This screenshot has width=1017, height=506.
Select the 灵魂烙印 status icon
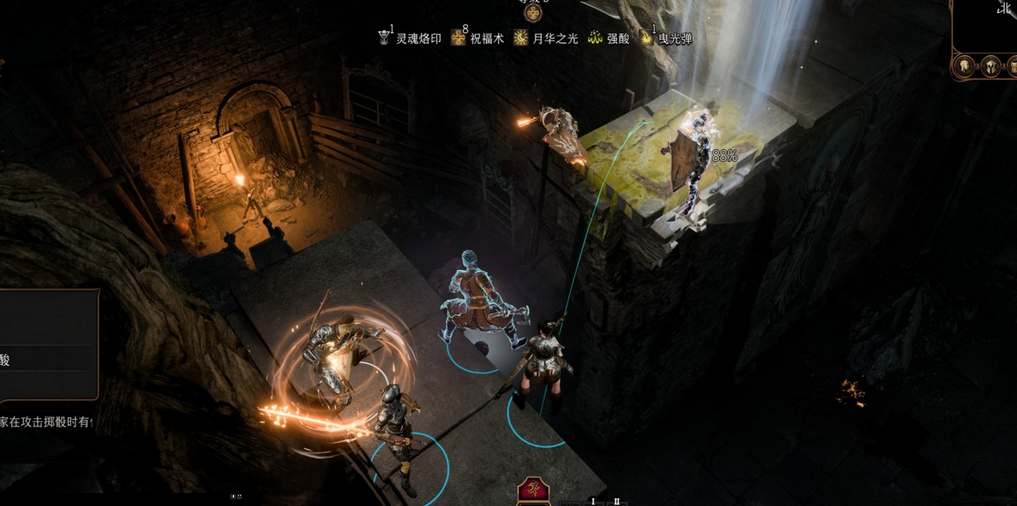coord(385,38)
